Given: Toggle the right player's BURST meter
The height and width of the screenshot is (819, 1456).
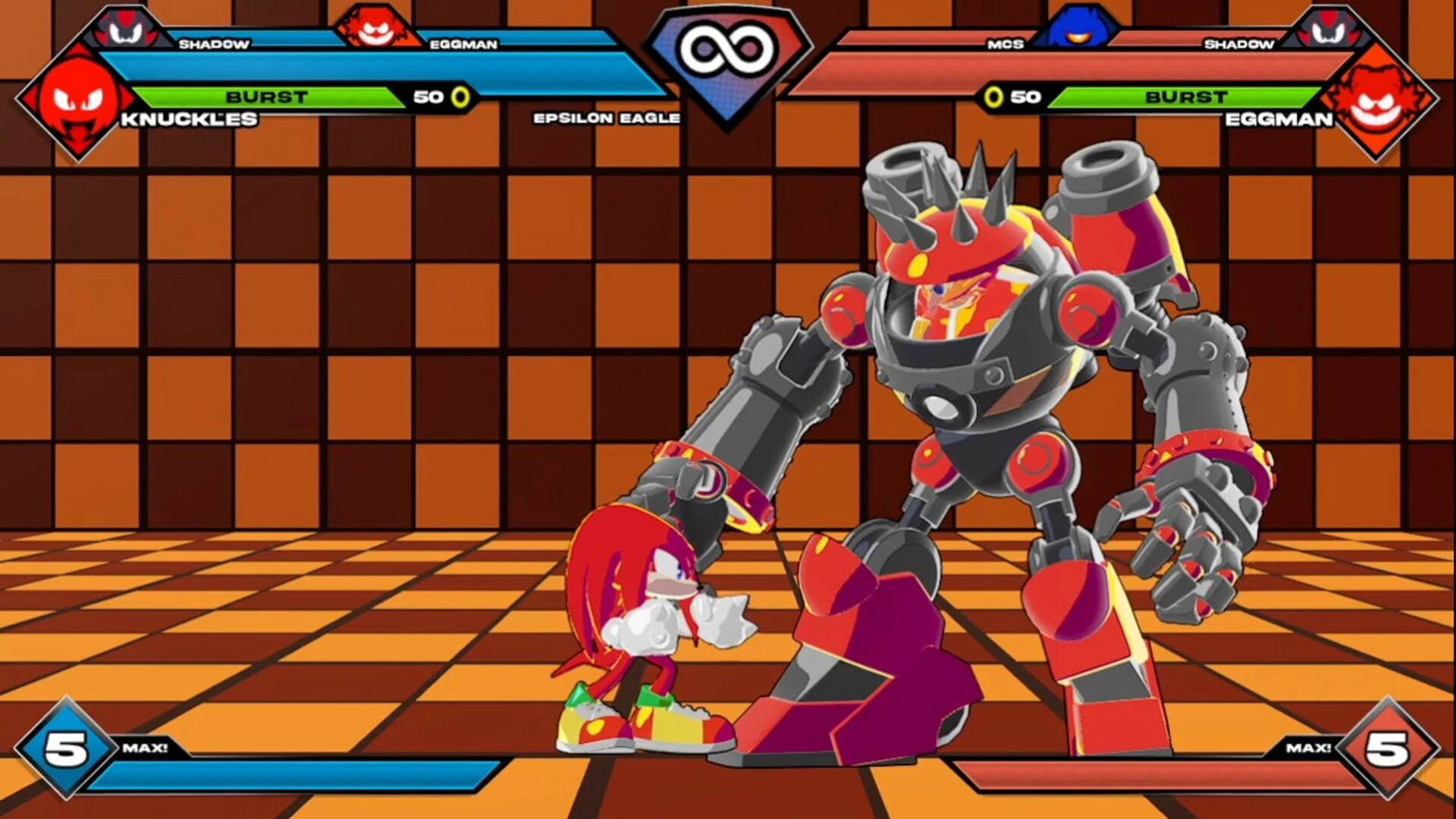Looking at the screenshot, I should (x=1187, y=96).
